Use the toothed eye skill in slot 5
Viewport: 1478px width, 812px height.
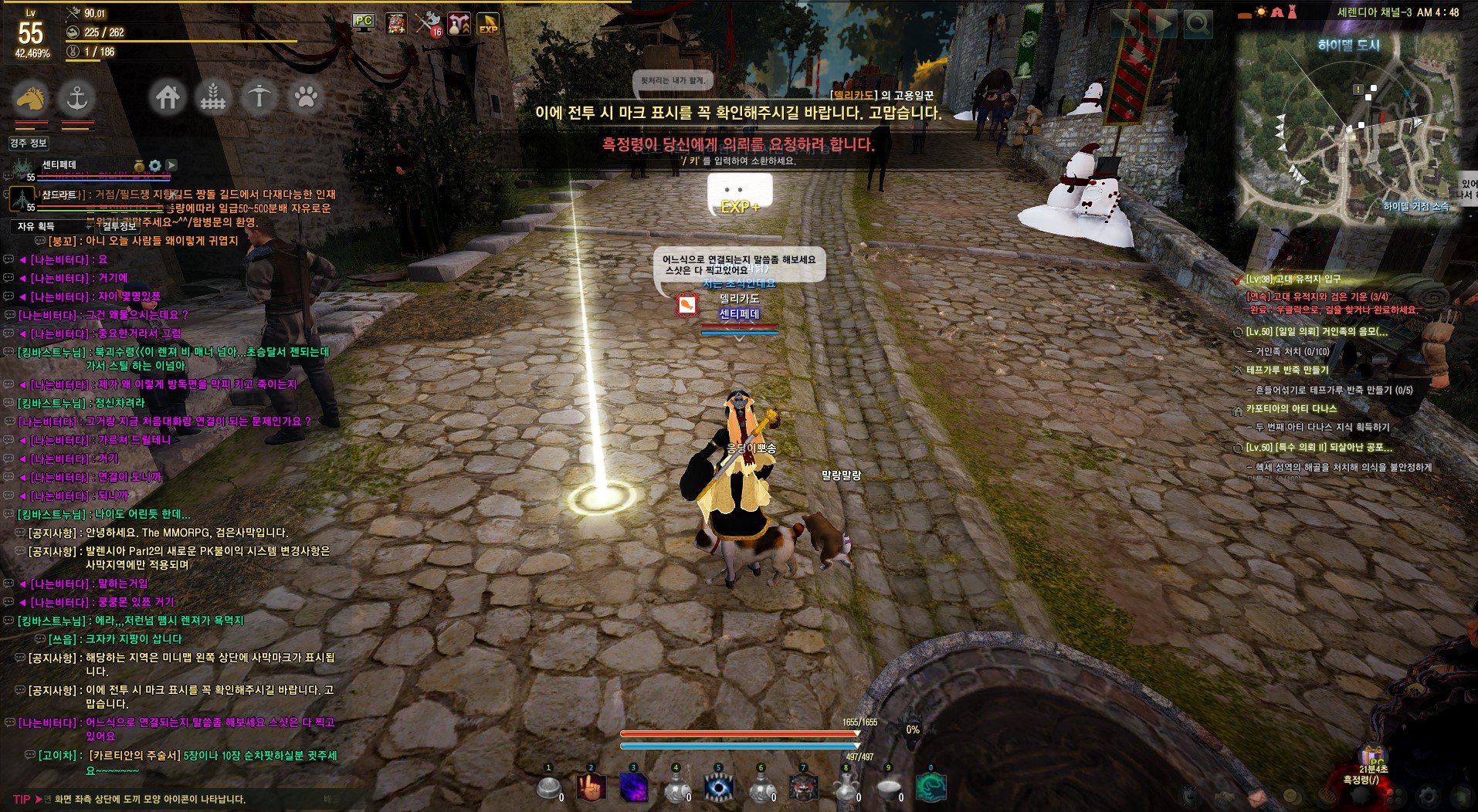pos(719,788)
